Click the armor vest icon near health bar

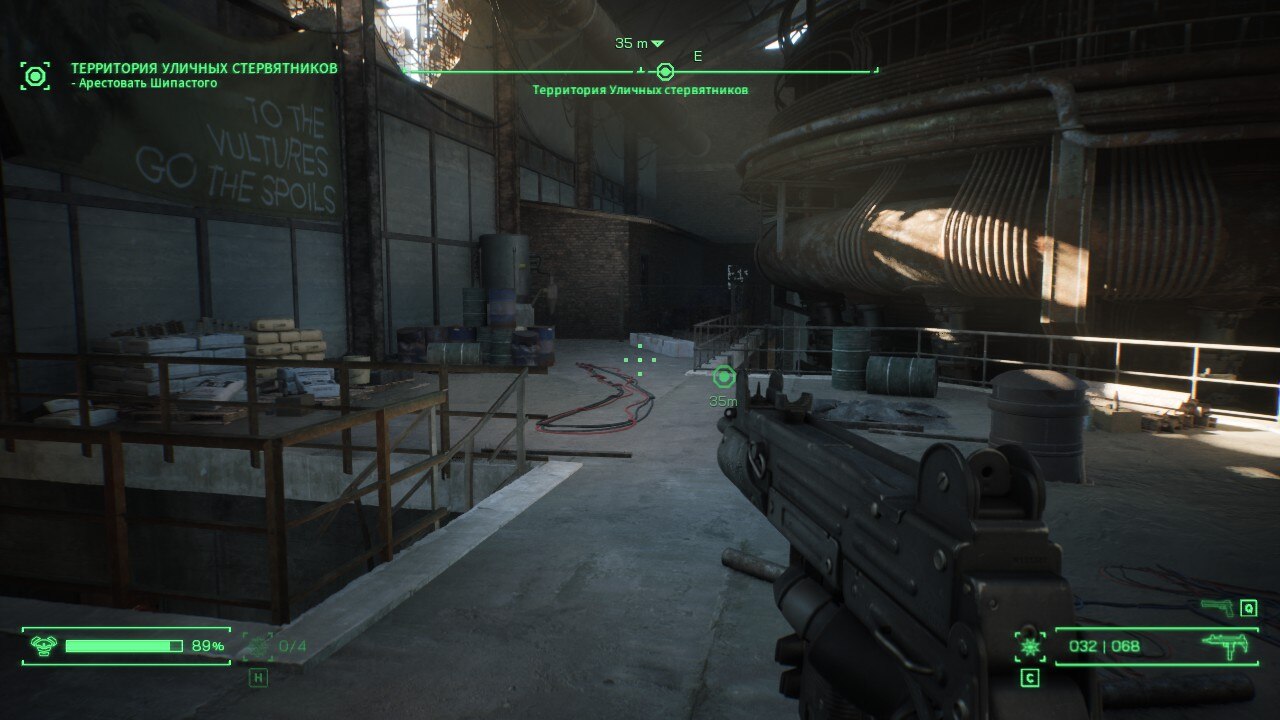point(42,645)
